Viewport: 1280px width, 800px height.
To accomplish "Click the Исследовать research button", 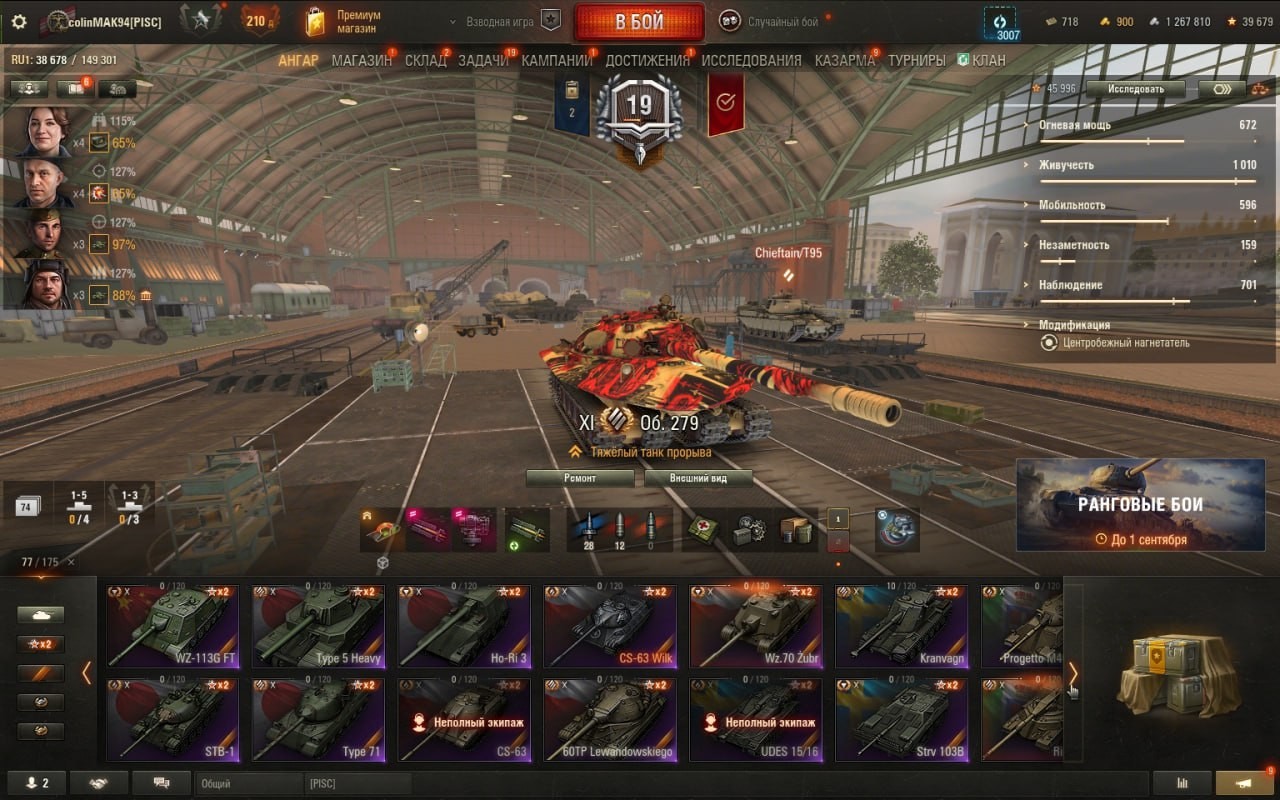I will (1136, 89).
